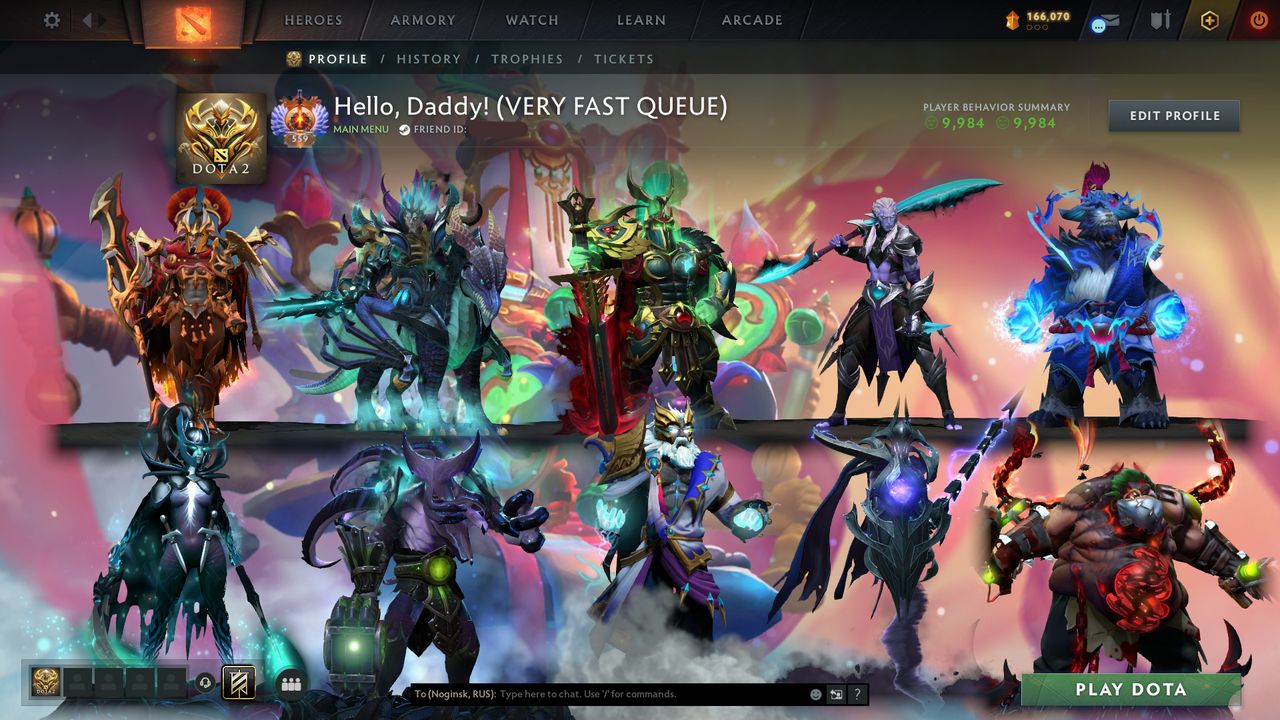Open the settings gear menu
1280x720 pixels.
pos(51,19)
